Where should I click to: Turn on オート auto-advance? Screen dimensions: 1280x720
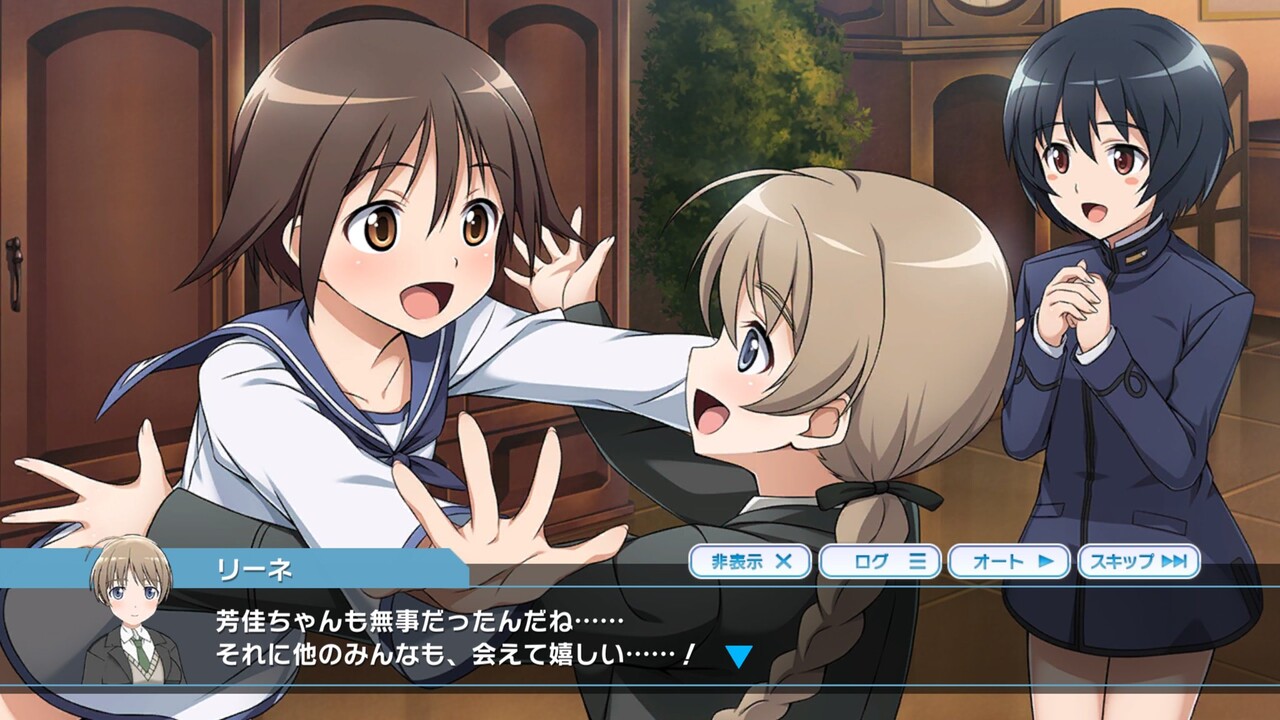(x=1008, y=561)
